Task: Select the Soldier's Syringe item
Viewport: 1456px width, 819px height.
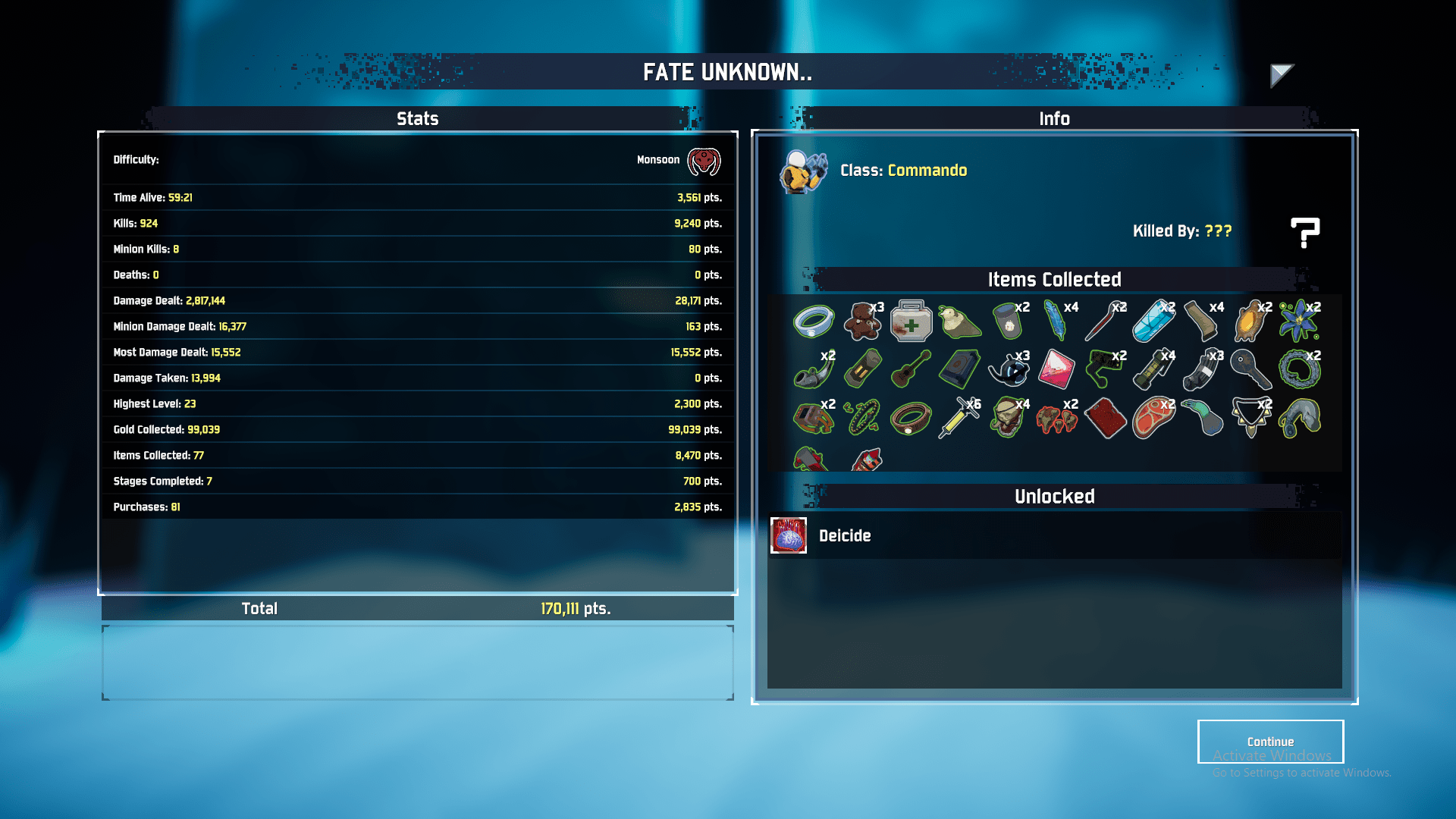Action: pyautogui.click(x=959, y=419)
